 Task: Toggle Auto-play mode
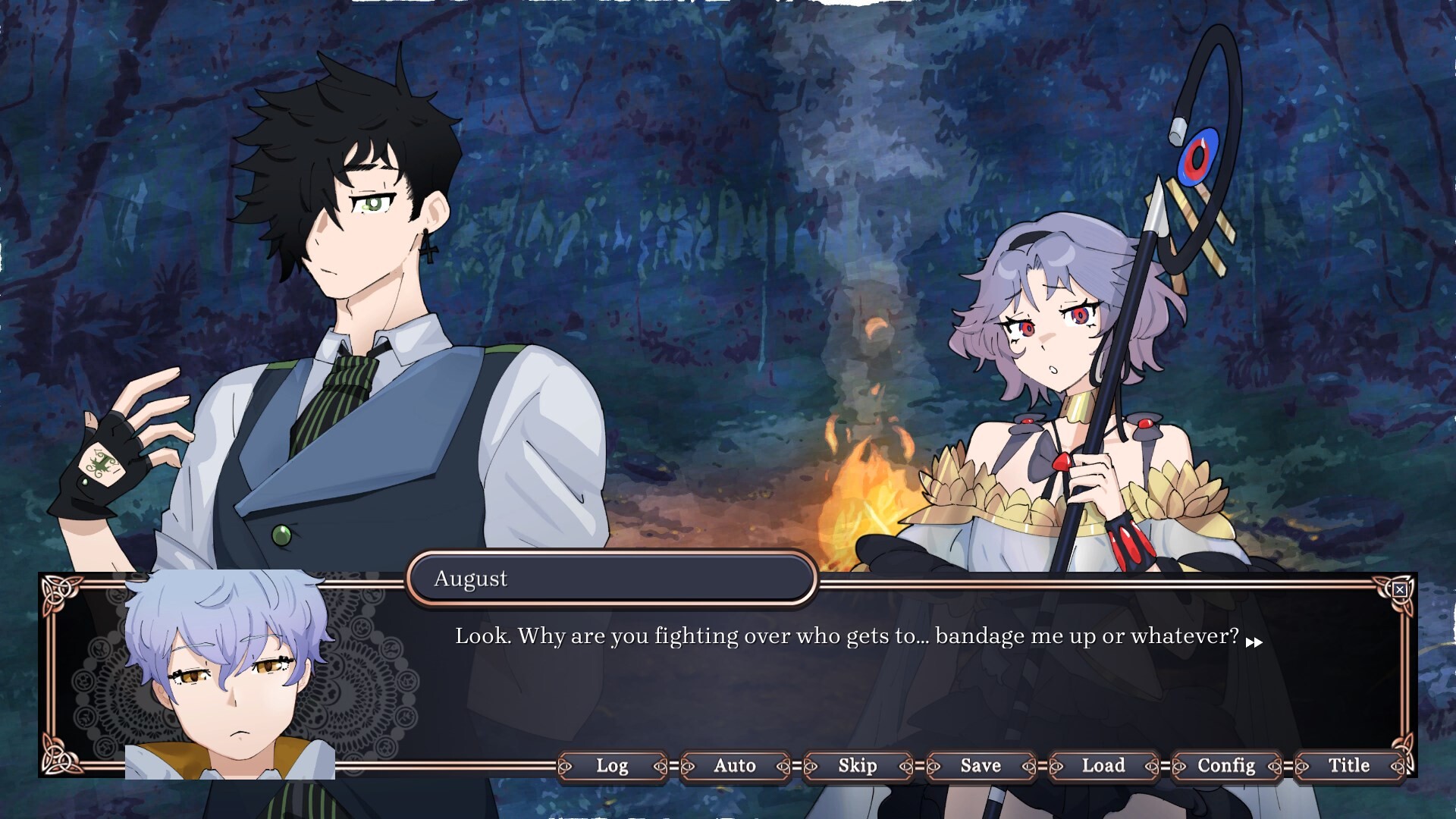coord(733,767)
